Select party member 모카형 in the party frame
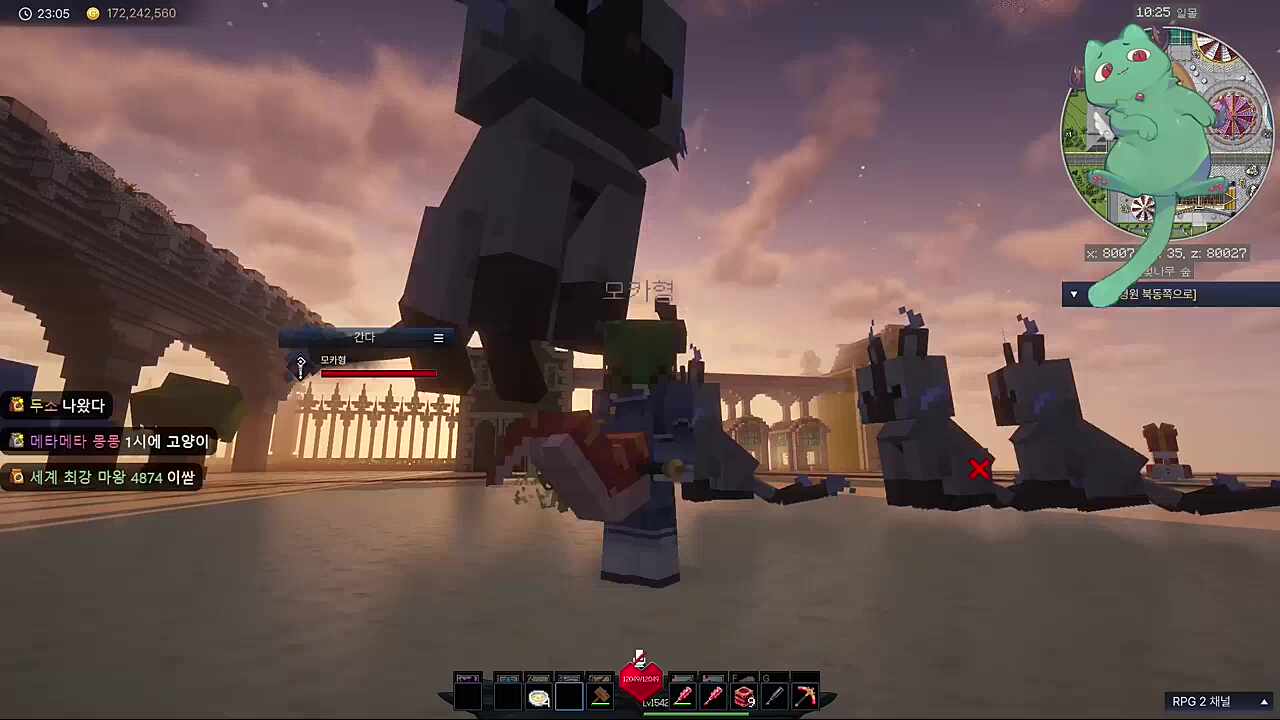1280x720 pixels. [x=334, y=360]
